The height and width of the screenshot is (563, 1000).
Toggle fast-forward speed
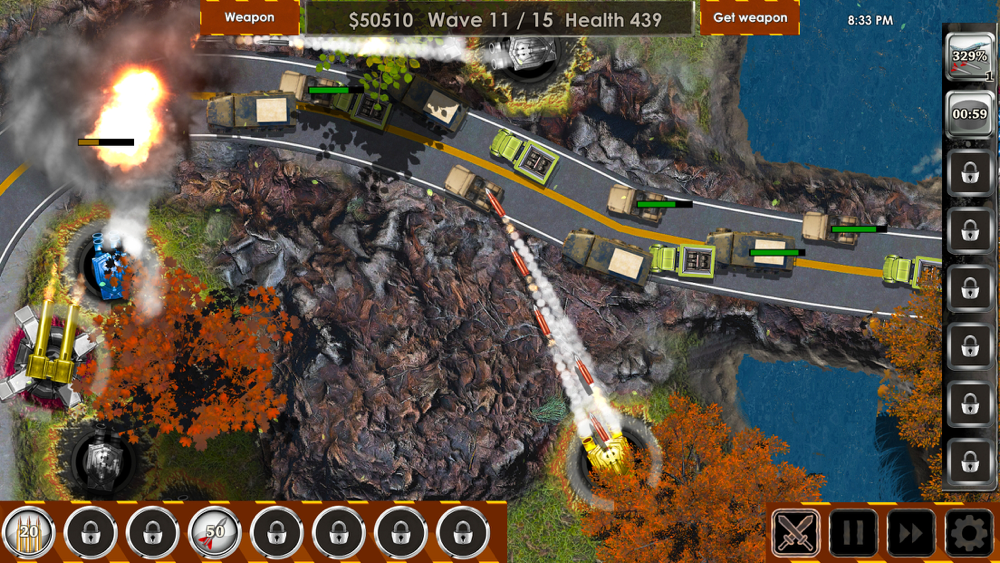[910, 533]
